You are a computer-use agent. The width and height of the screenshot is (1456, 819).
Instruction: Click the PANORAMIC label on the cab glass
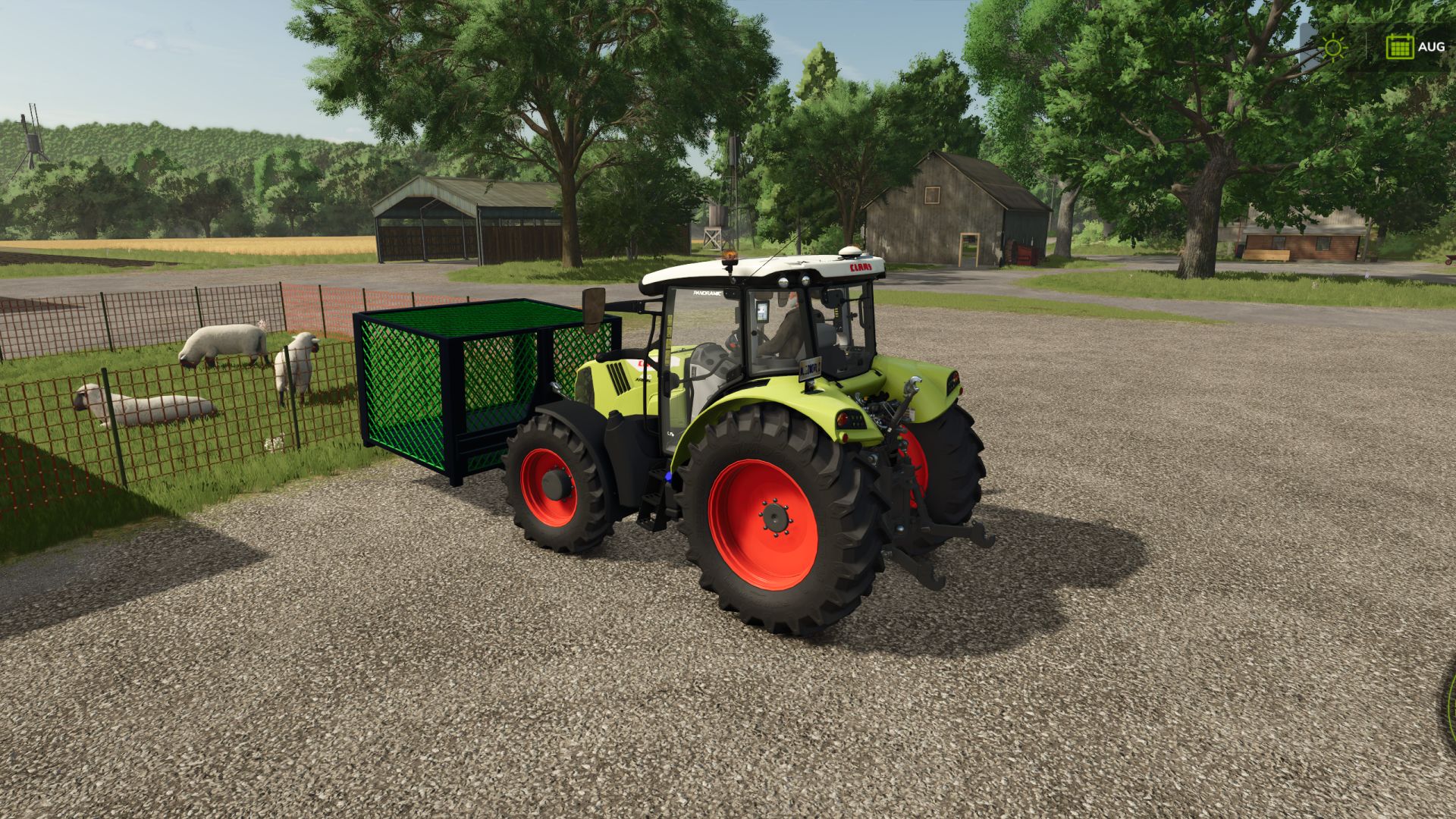click(707, 293)
